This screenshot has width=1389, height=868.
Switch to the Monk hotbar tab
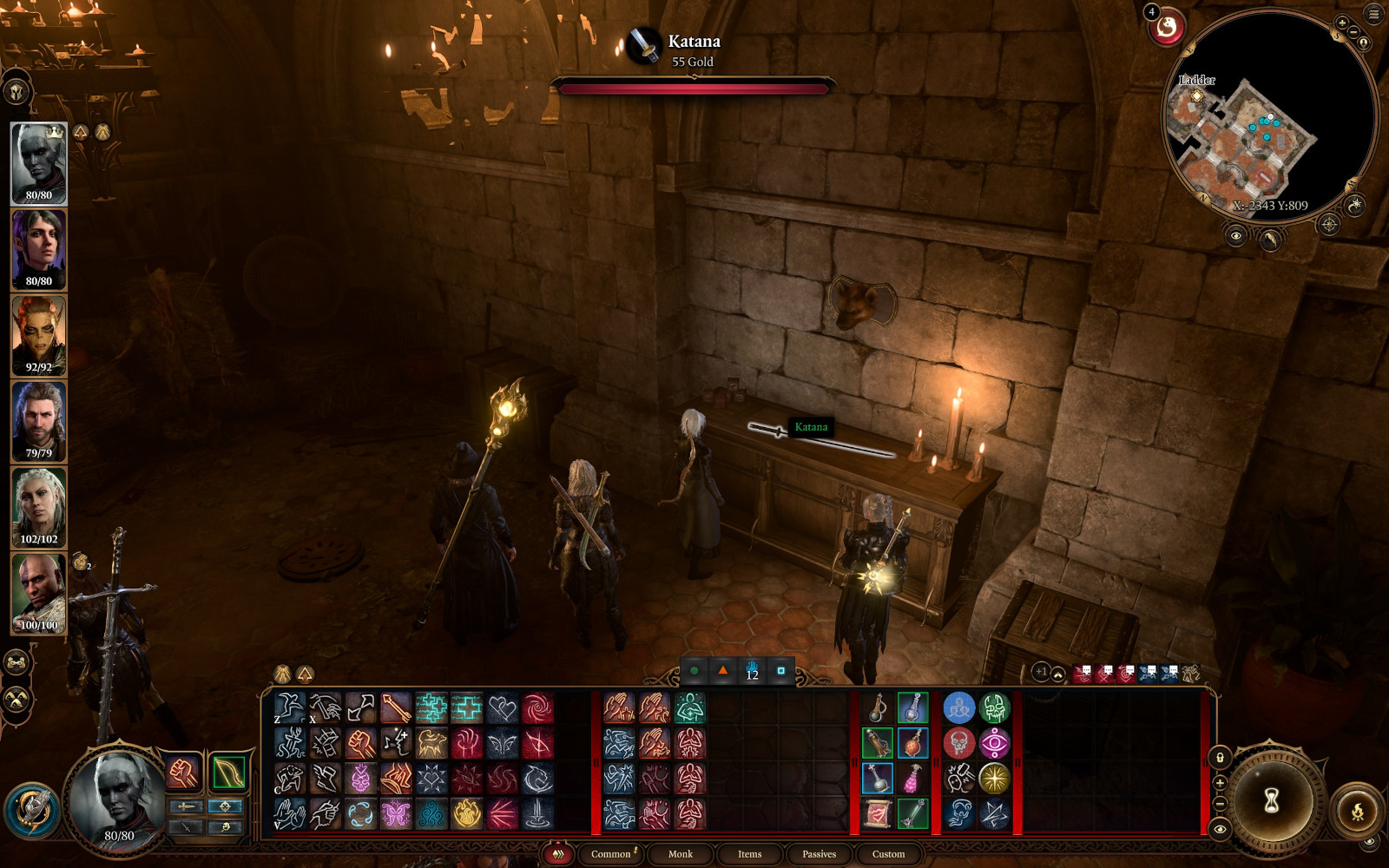[681, 854]
